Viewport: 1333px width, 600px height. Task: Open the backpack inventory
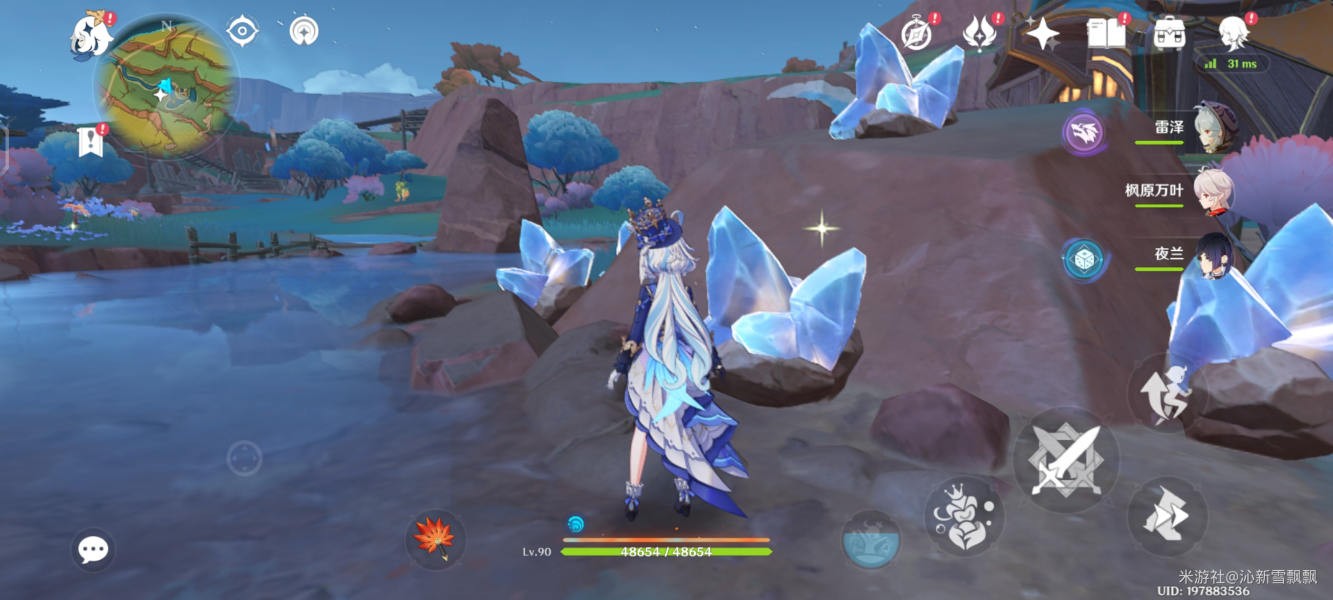pyautogui.click(x=1169, y=33)
